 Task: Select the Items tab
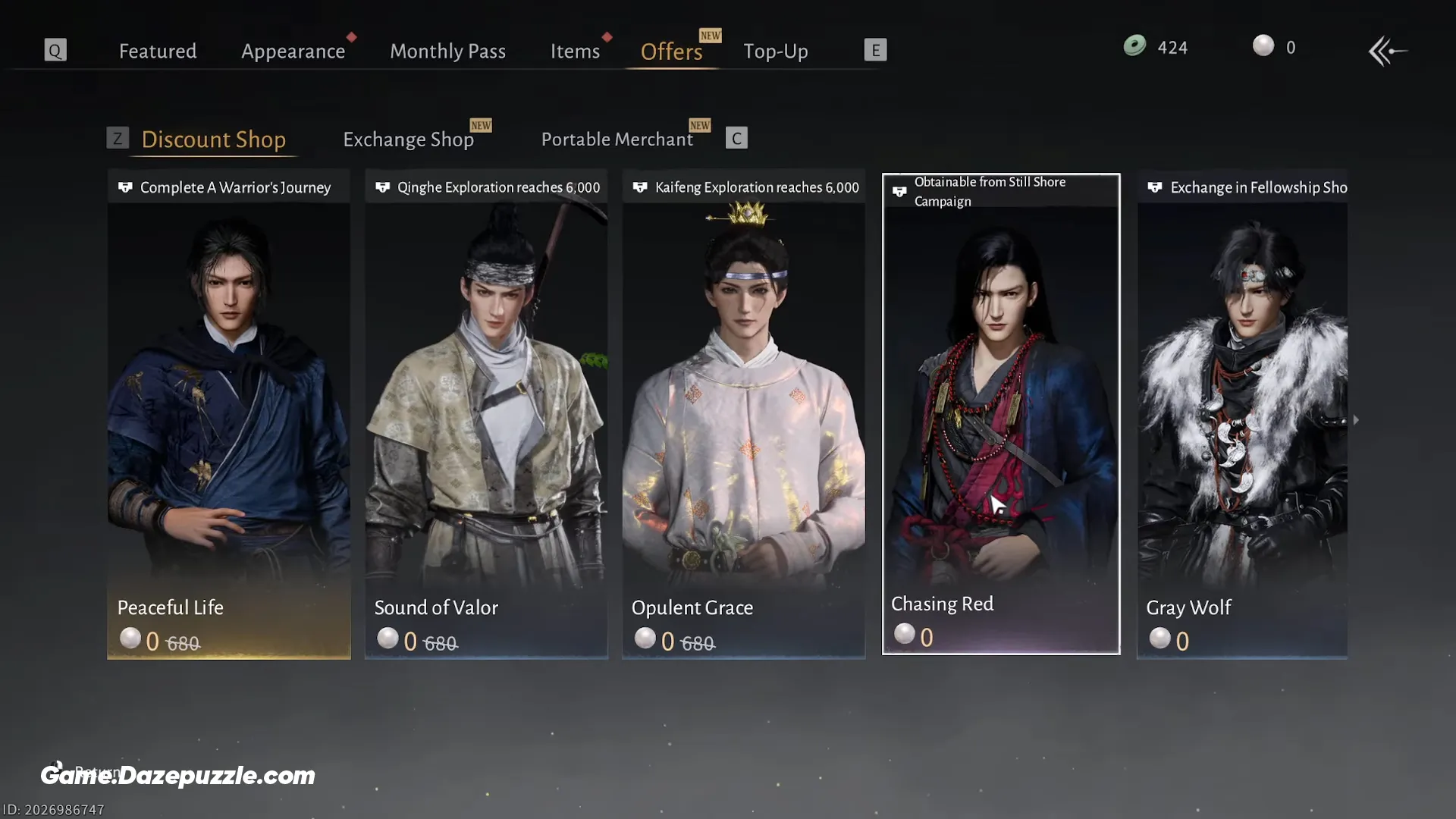pyautogui.click(x=575, y=51)
